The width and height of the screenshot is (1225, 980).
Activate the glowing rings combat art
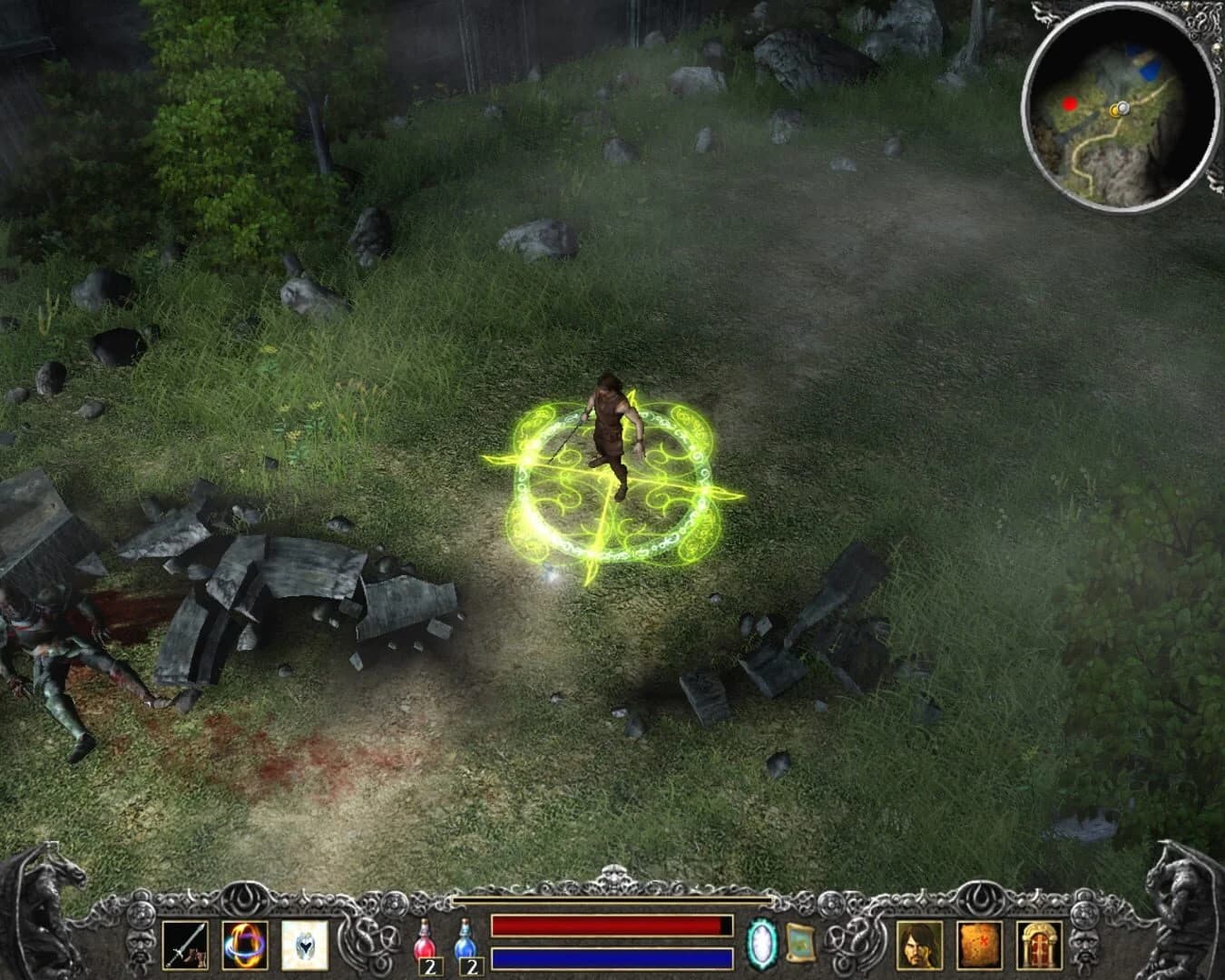(x=245, y=945)
